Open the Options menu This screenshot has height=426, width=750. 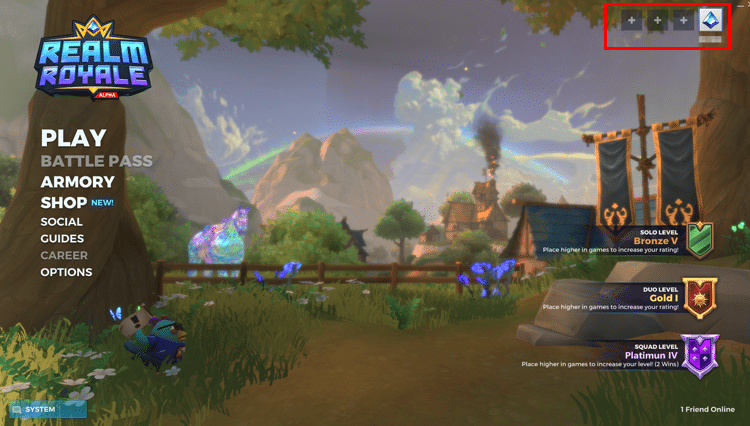[x=66, y=272]
